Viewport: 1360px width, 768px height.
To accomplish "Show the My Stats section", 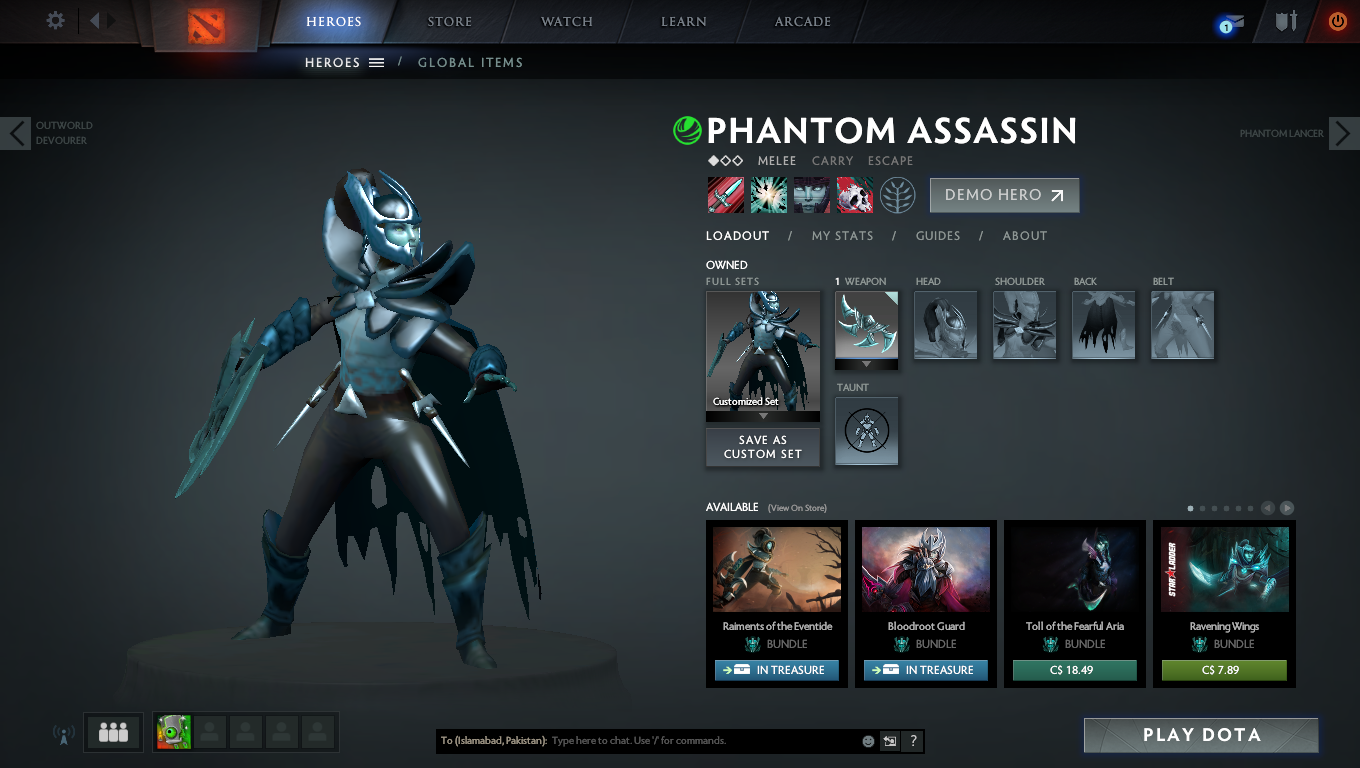I will click(x=842, y=236).
